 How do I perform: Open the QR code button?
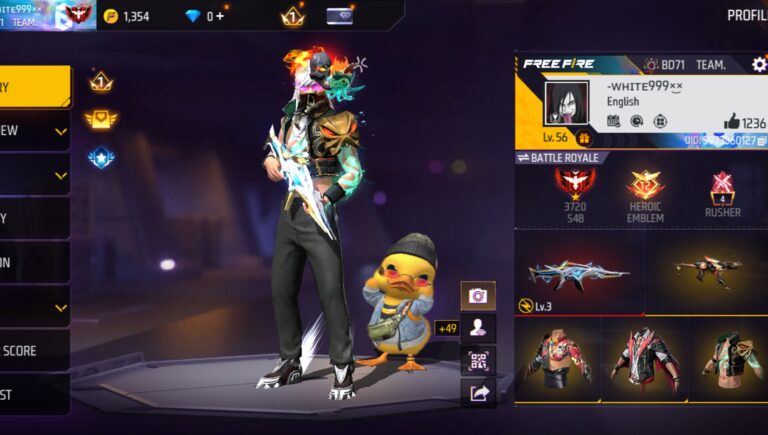pos(478,360)
